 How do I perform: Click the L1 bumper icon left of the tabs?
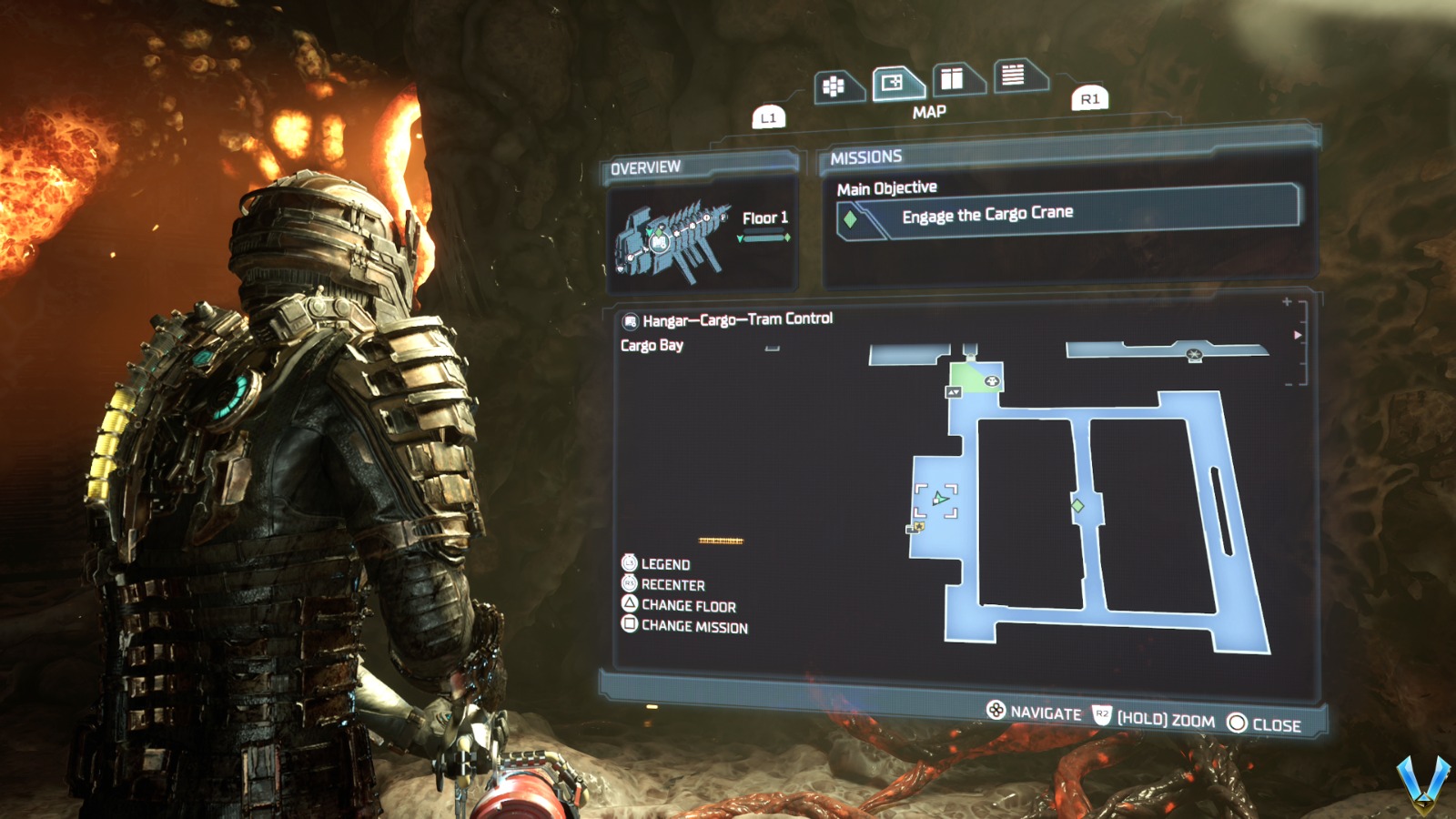coord(769,116)
